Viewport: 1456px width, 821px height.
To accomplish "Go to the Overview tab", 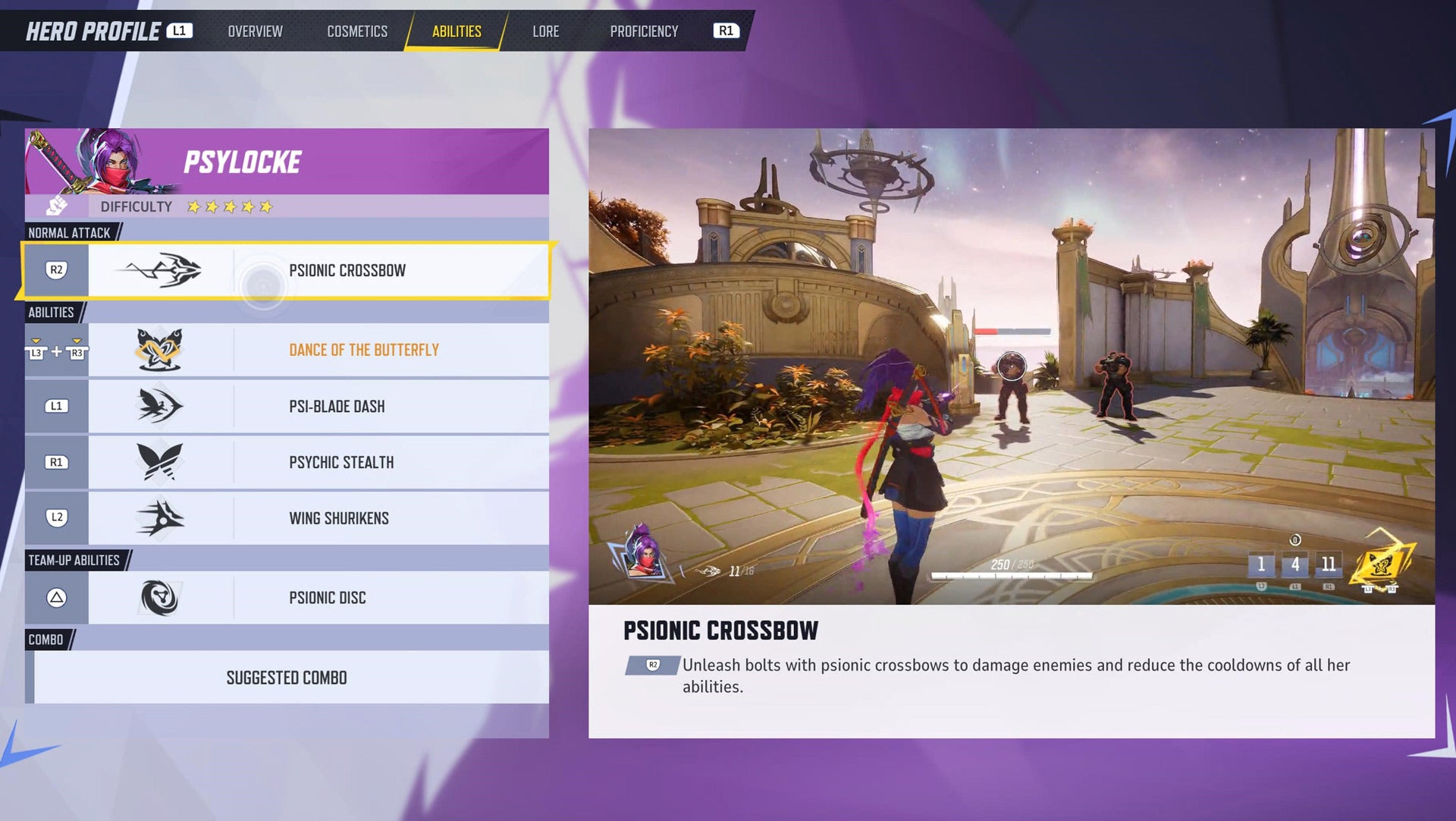I will coord(254,31).
